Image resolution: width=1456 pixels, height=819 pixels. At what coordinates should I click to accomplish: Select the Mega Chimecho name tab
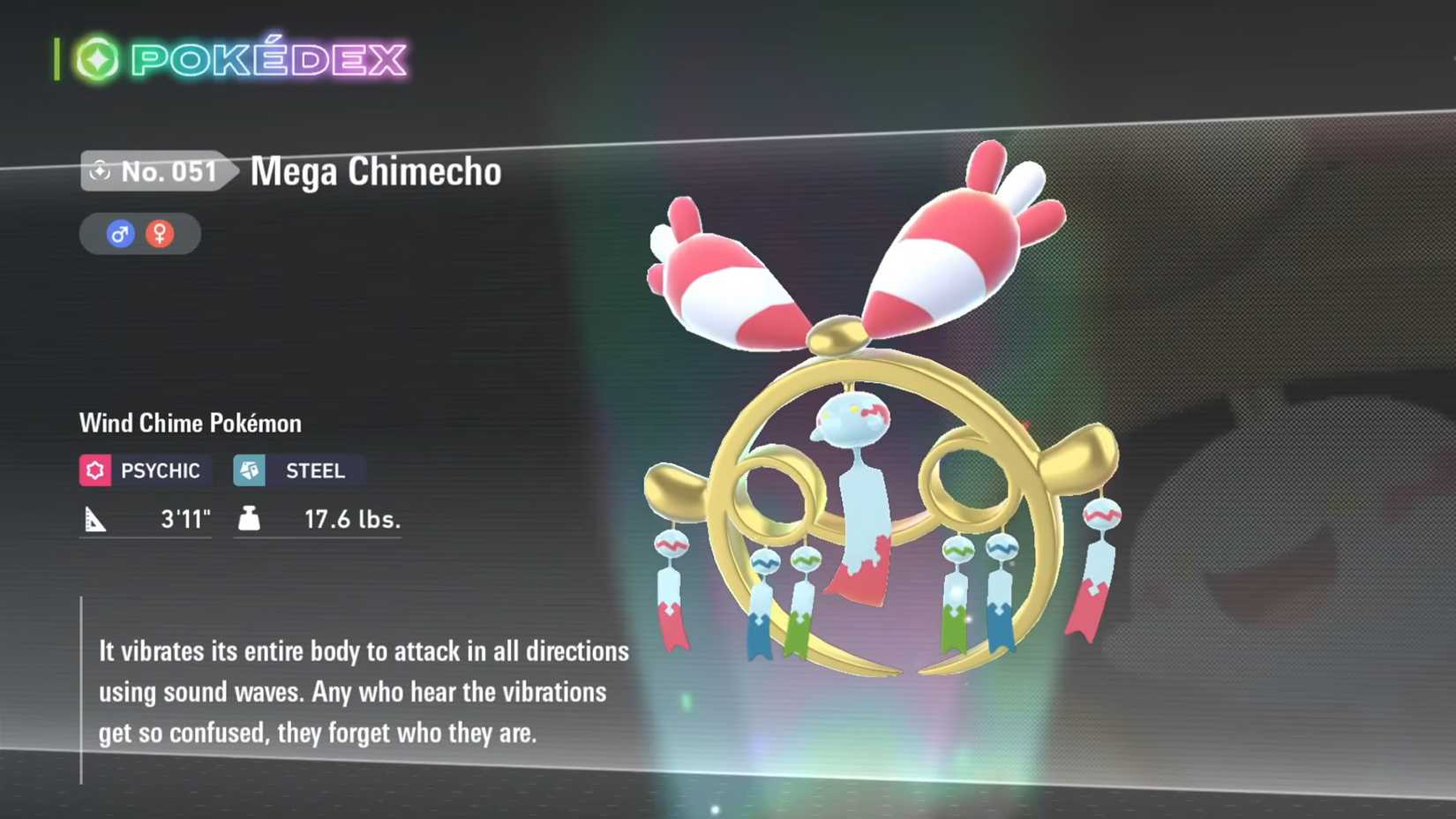374,173
